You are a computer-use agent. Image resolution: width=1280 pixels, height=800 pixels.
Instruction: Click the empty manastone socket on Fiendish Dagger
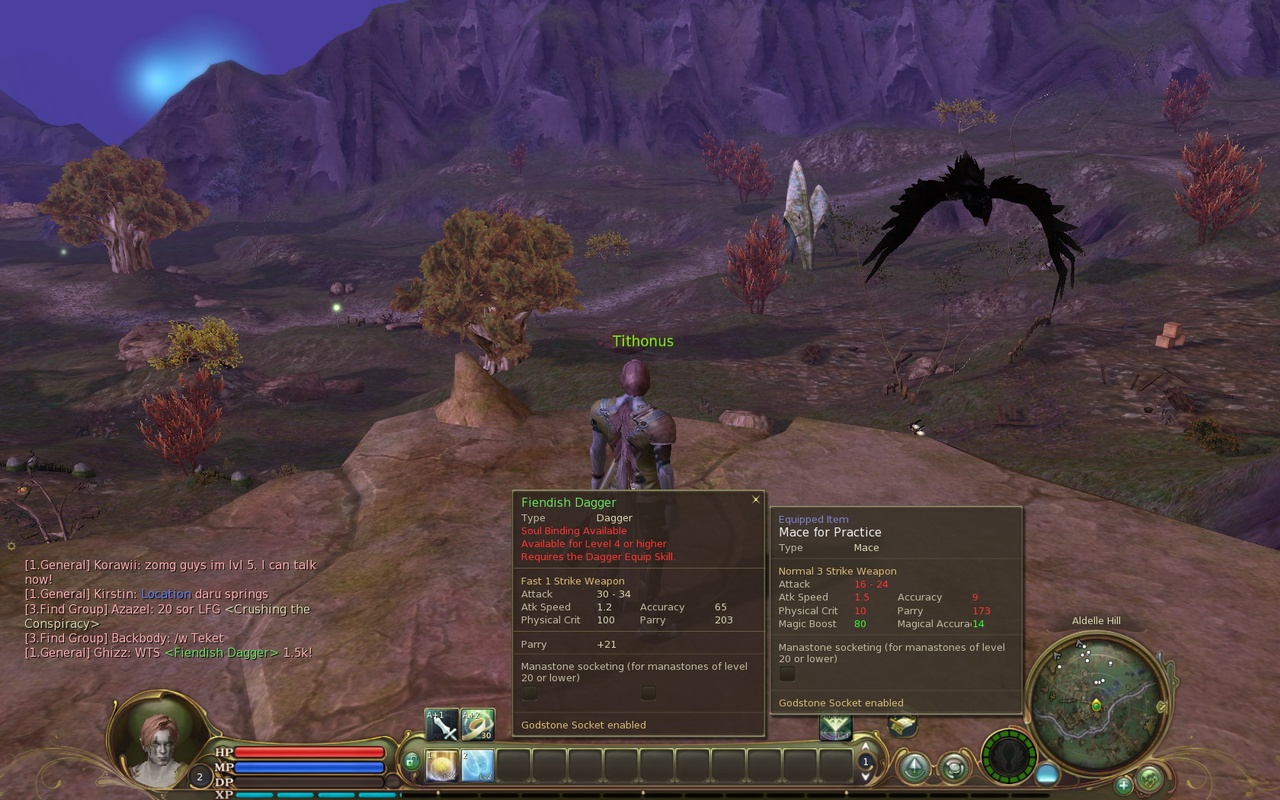pos(528,691)
